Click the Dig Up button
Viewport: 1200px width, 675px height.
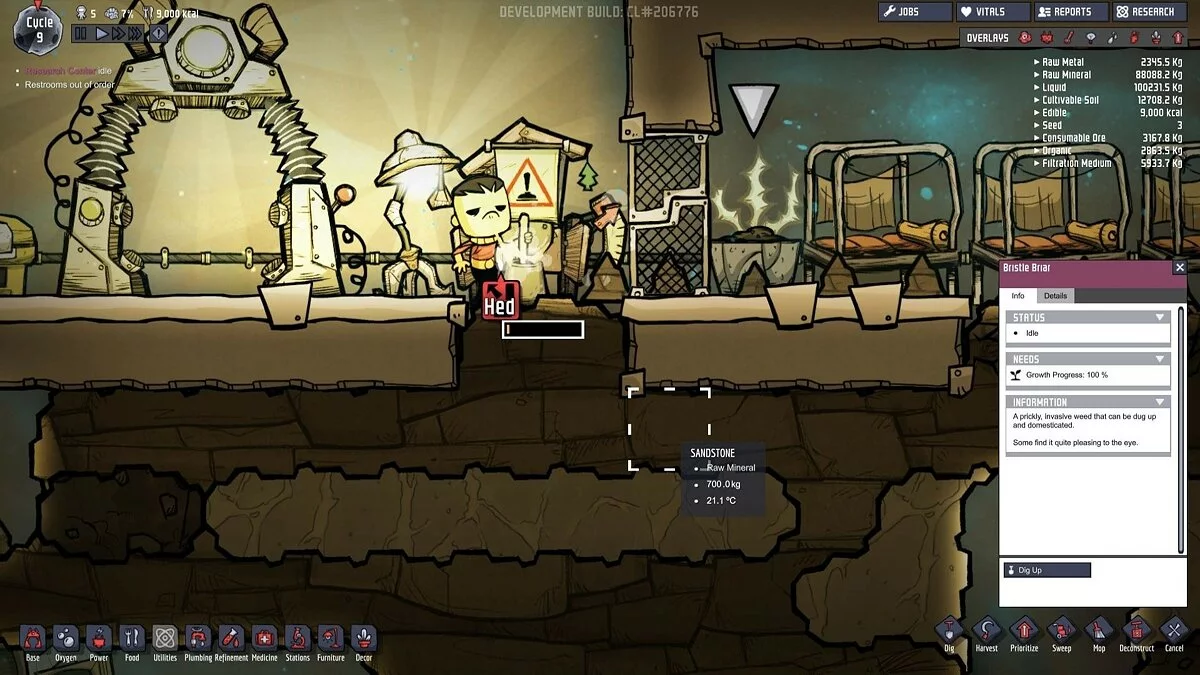coord(1046,570)
